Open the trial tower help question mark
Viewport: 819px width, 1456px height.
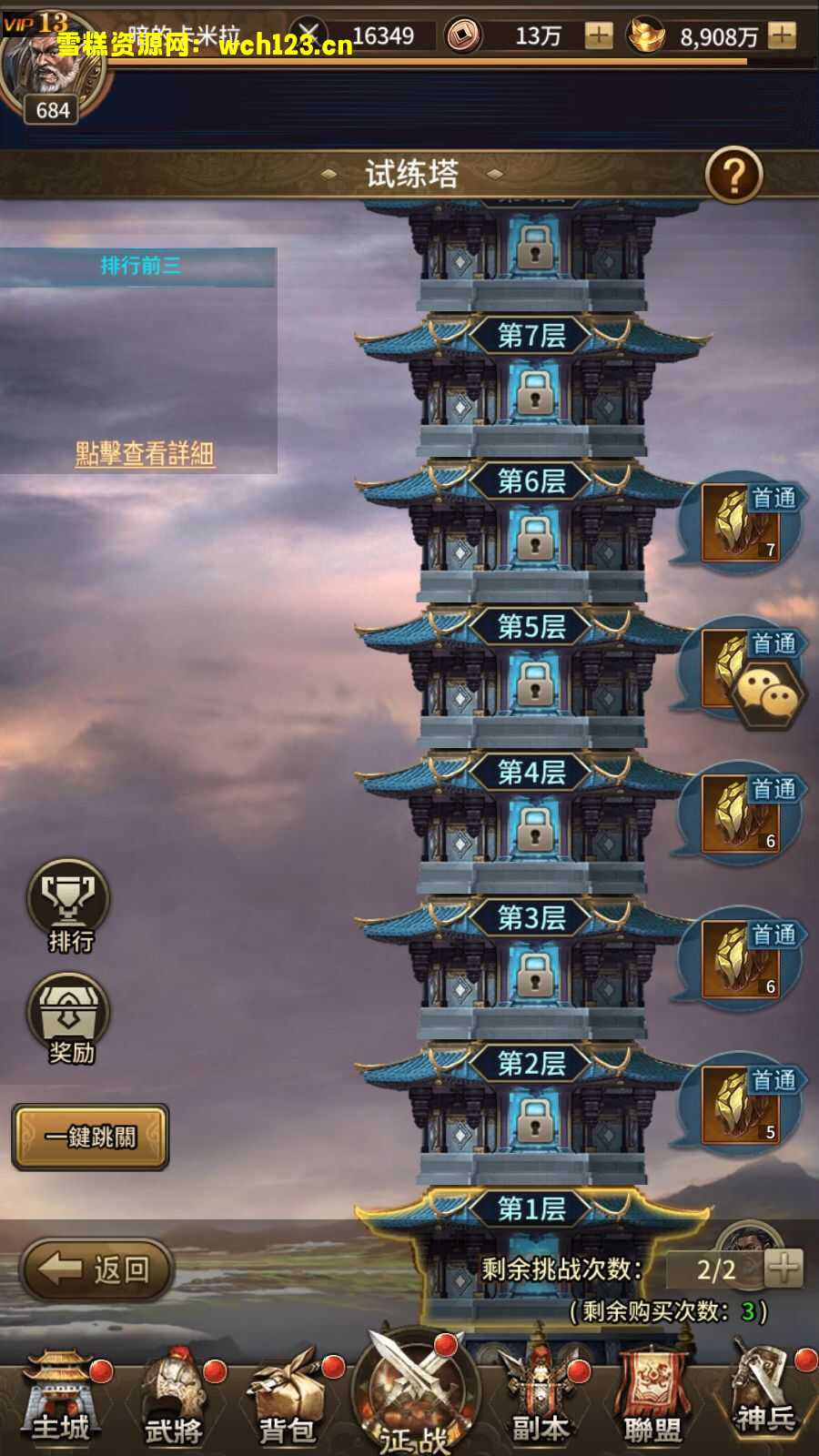[x=733, y=174]
